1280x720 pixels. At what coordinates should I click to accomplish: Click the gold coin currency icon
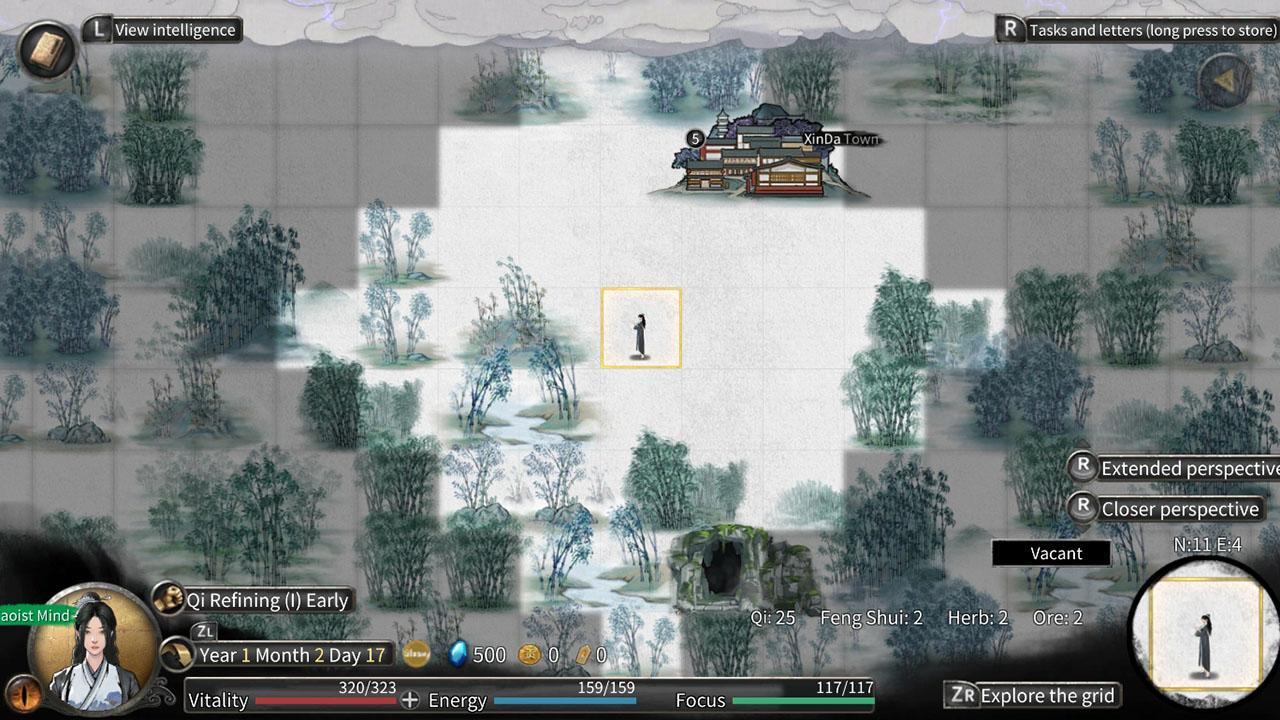530,655
